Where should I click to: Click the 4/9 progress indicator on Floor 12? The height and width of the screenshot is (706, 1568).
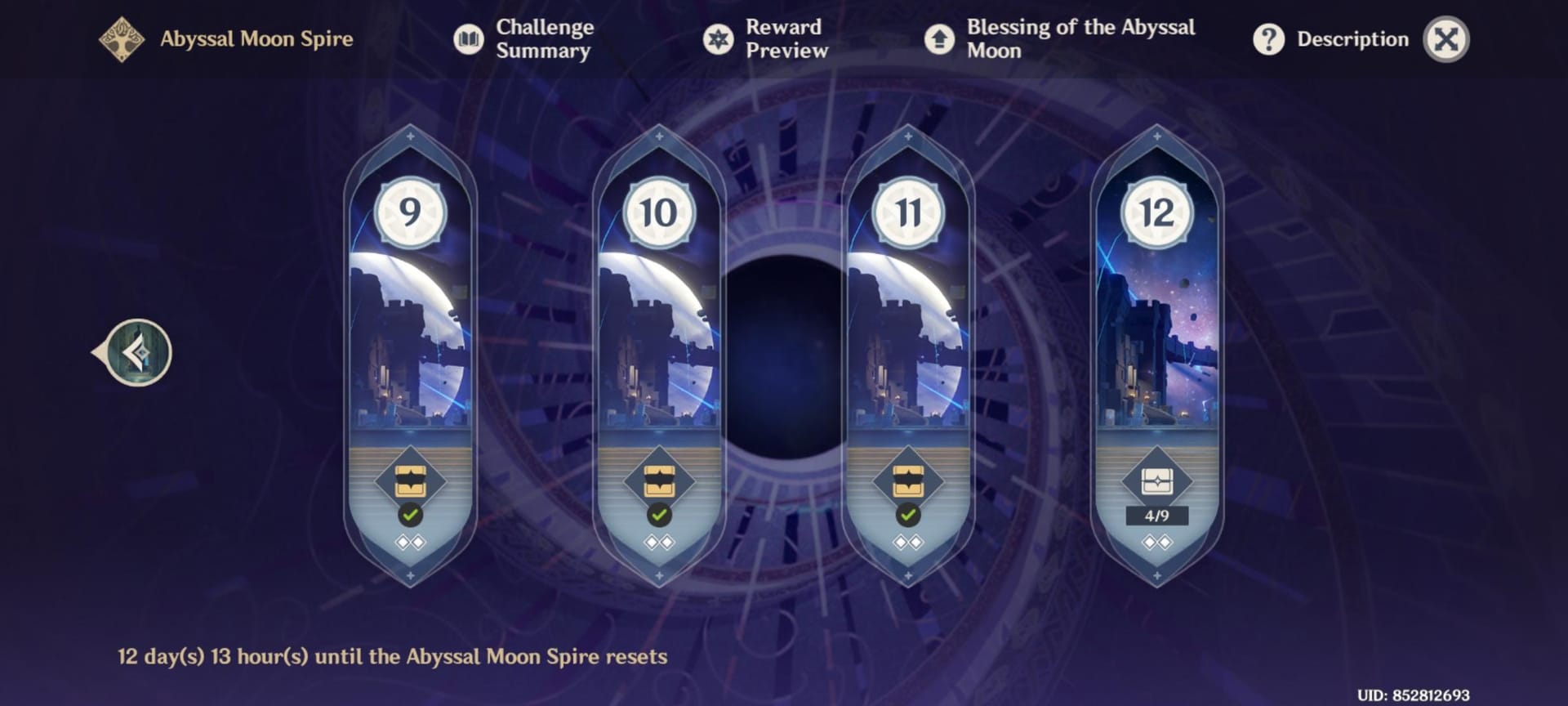pyautogui.click(x=1157, y=516)
